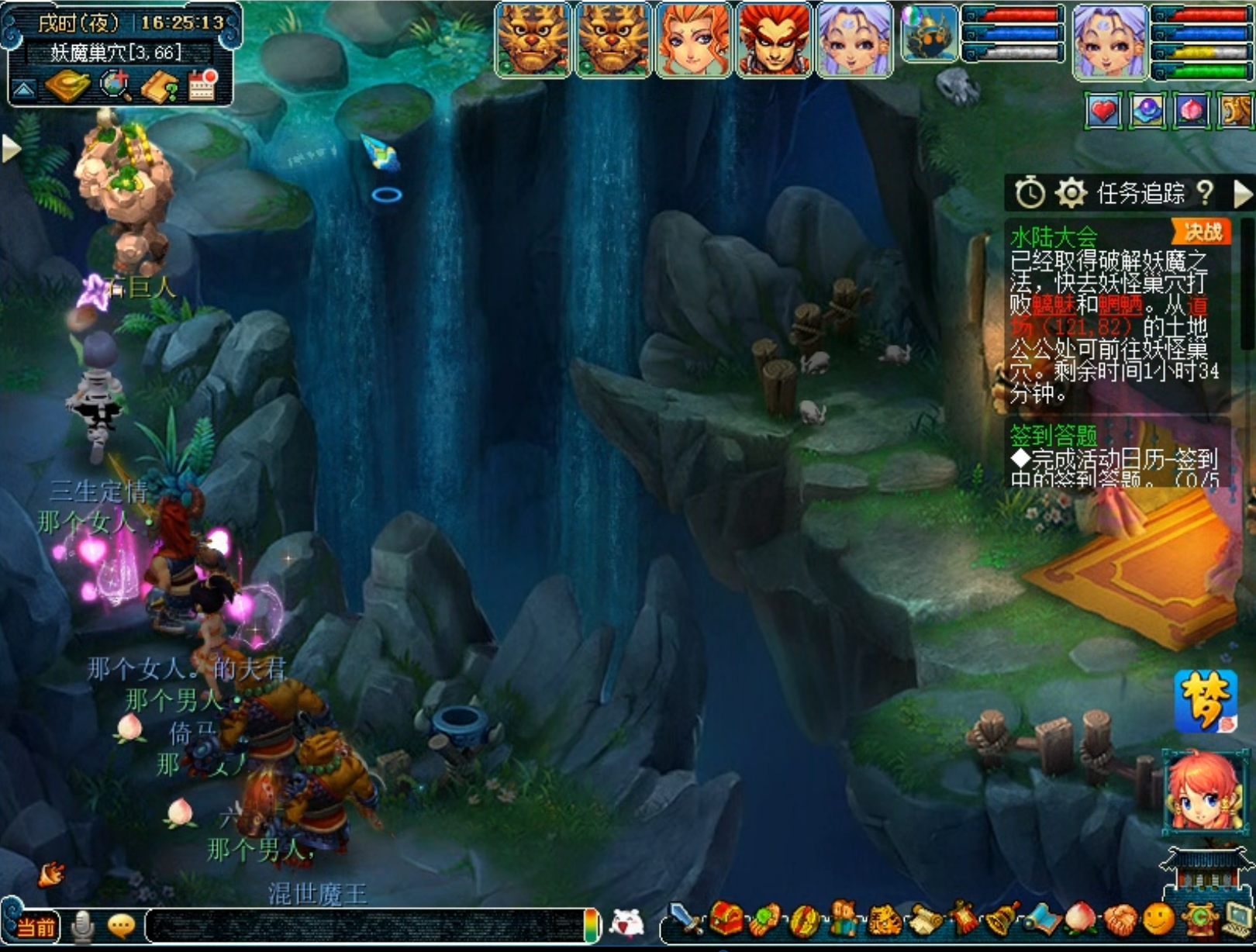Switch chat channel using 当前 button
1256x952 pixels.
pyautogui.click(x=35, y=926)
